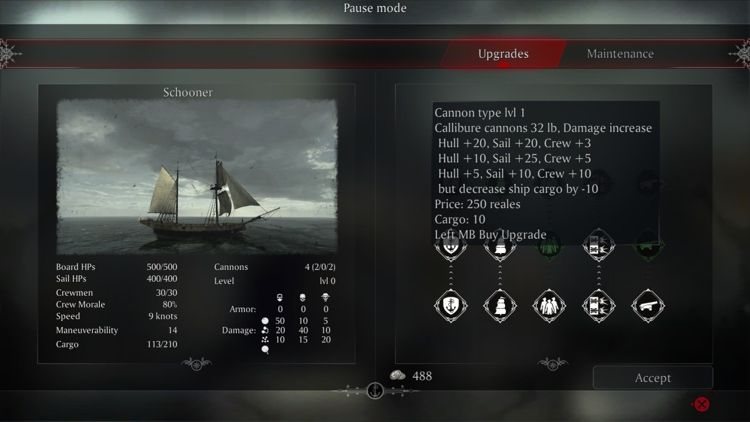This screenshot has height=422, width=750.
Task: Choose the white three-crewmen upgrade icon
Action: (x=547, y=305)
